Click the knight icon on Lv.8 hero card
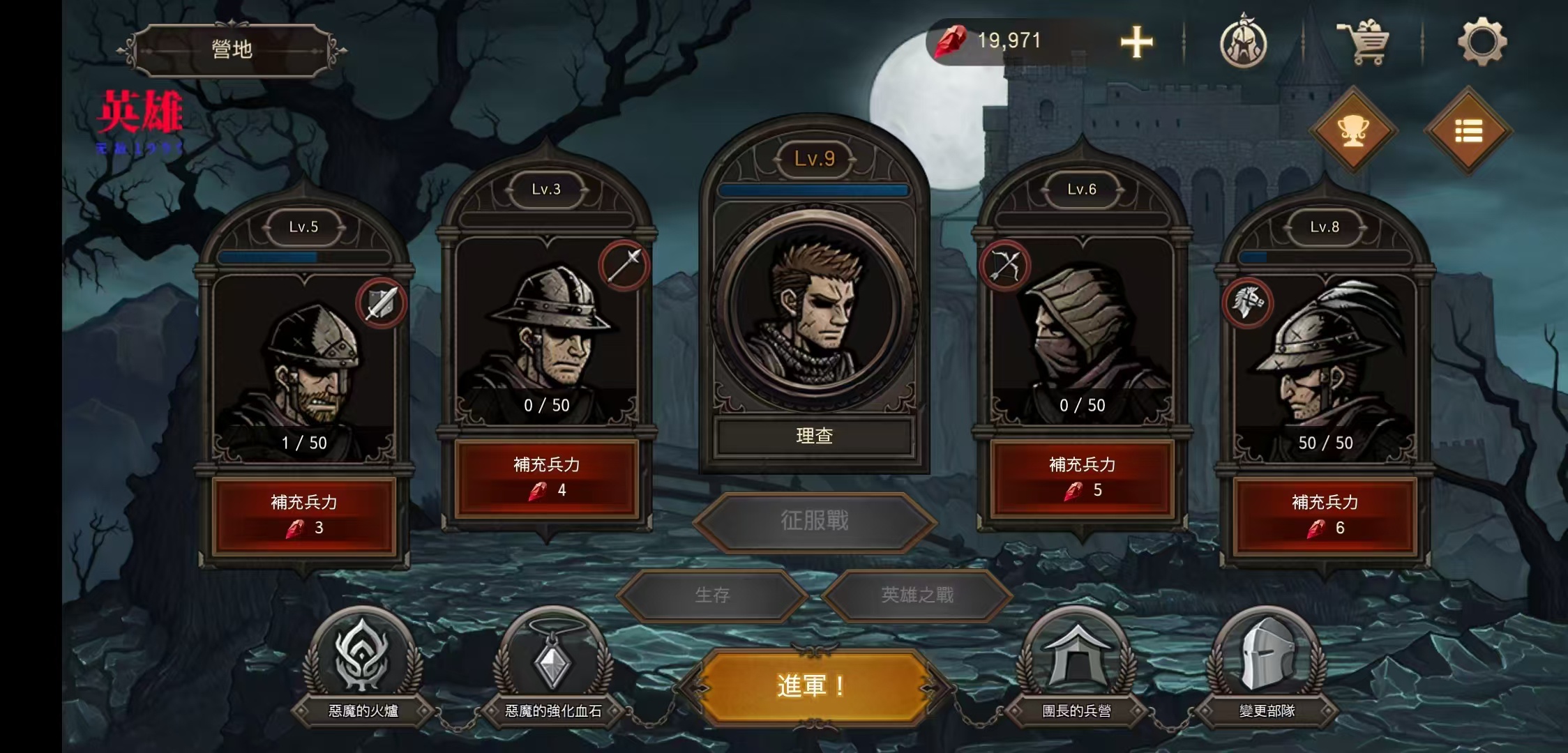Image resolution: width=1568 pixels, height=753 pixels. pyautogui.click(x=1249, y=301)
